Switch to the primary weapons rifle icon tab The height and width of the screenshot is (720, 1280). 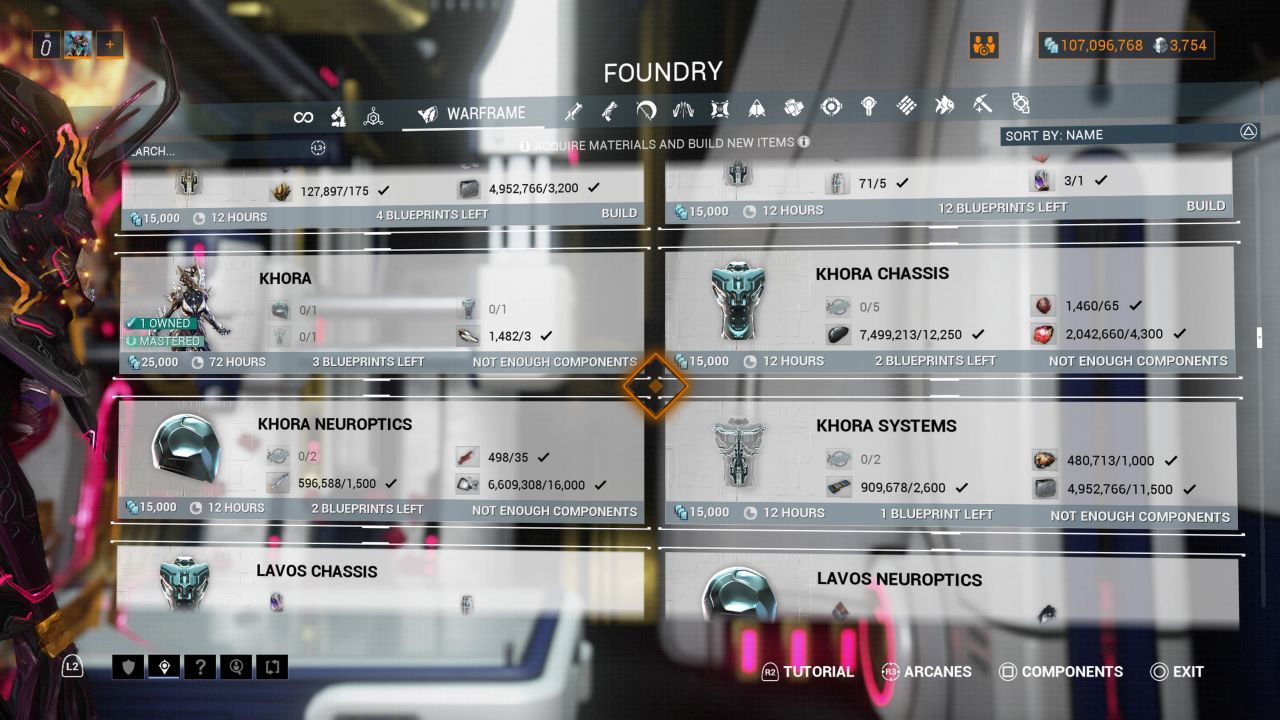pyautogui.click(x=573, y=107)
